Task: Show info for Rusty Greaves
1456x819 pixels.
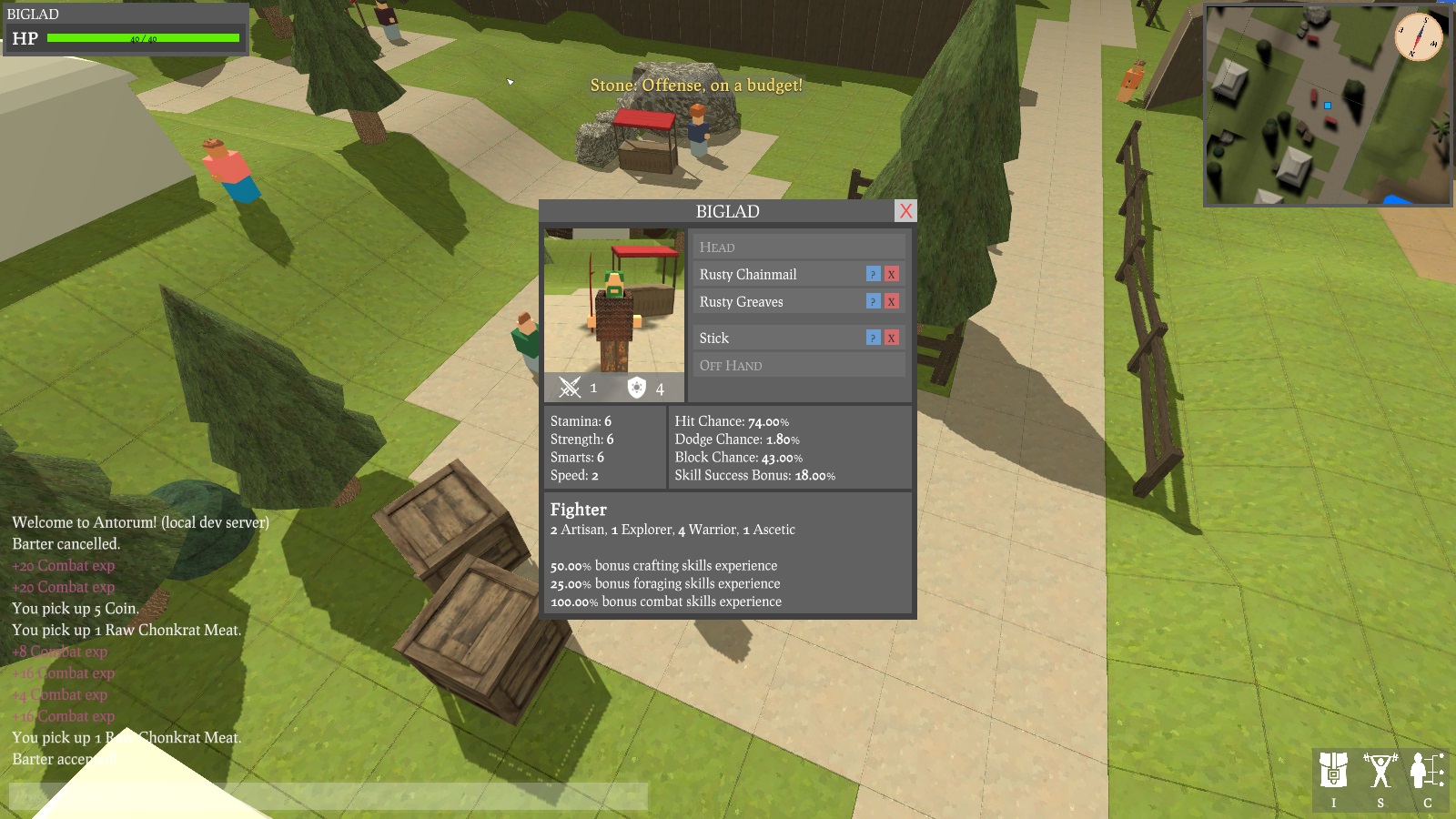Action: click(x=873, y=301)
